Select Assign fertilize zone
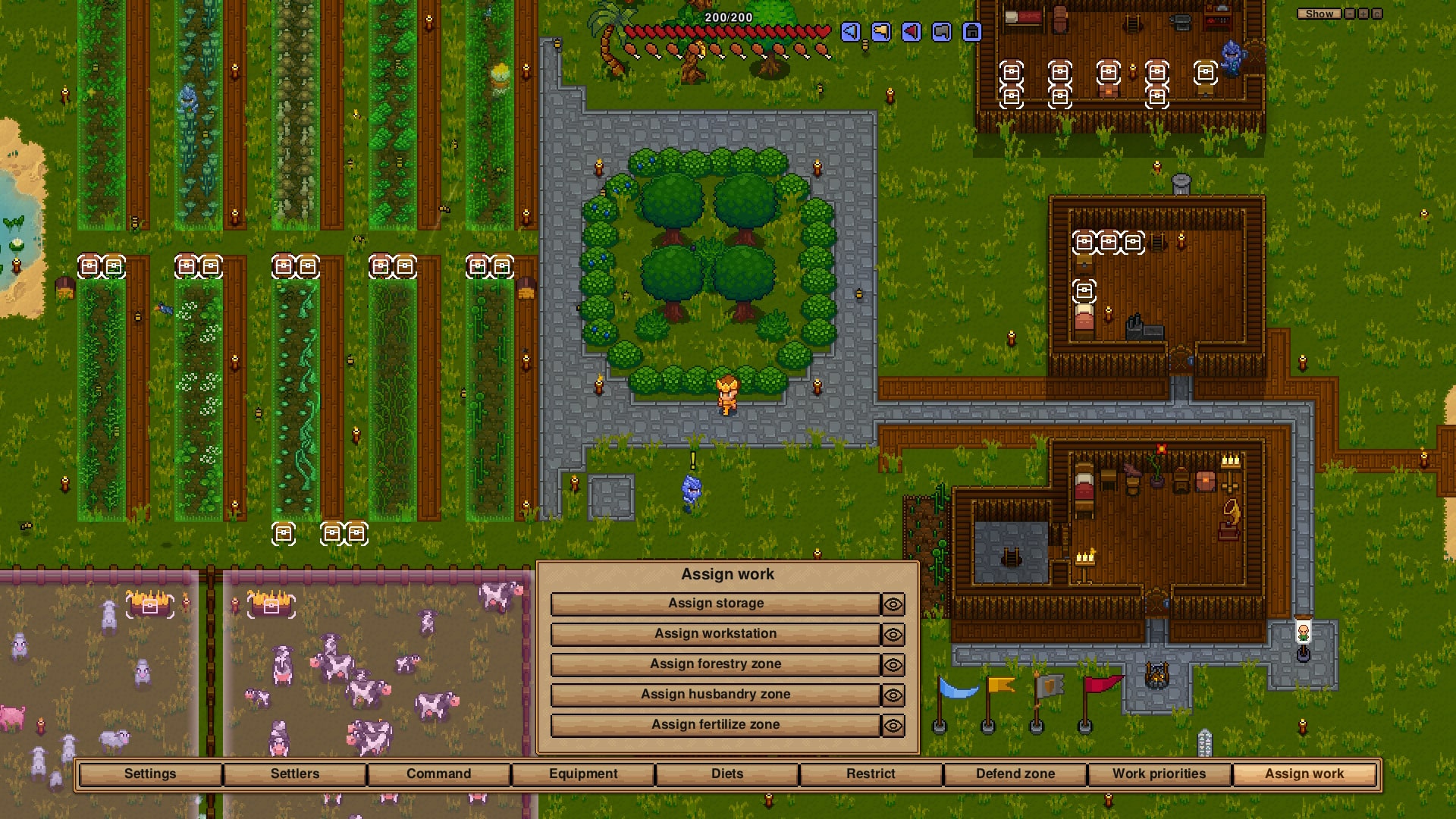This screenshot has height=819, width=1456. 715,725
